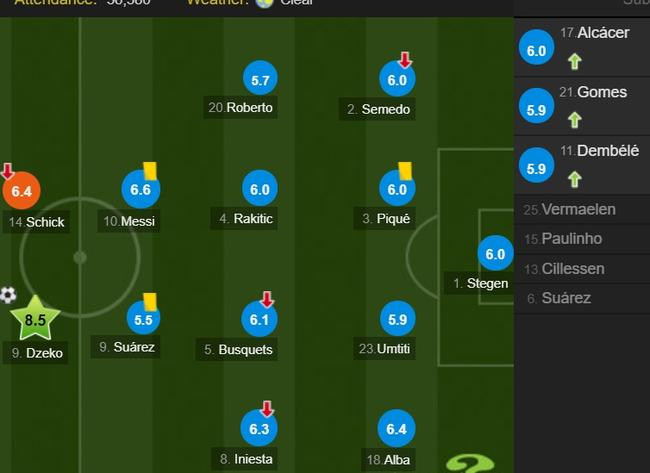
Task: Open Busquets' 6.1 rating bubble
Action: point(260,319)
